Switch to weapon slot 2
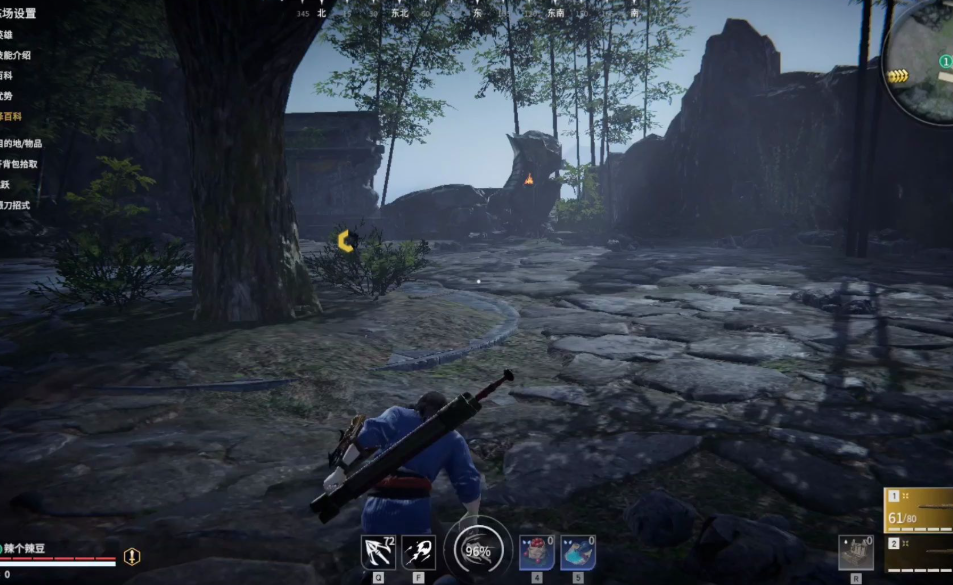This screenshot has width=953, height=585. point(919,557)
